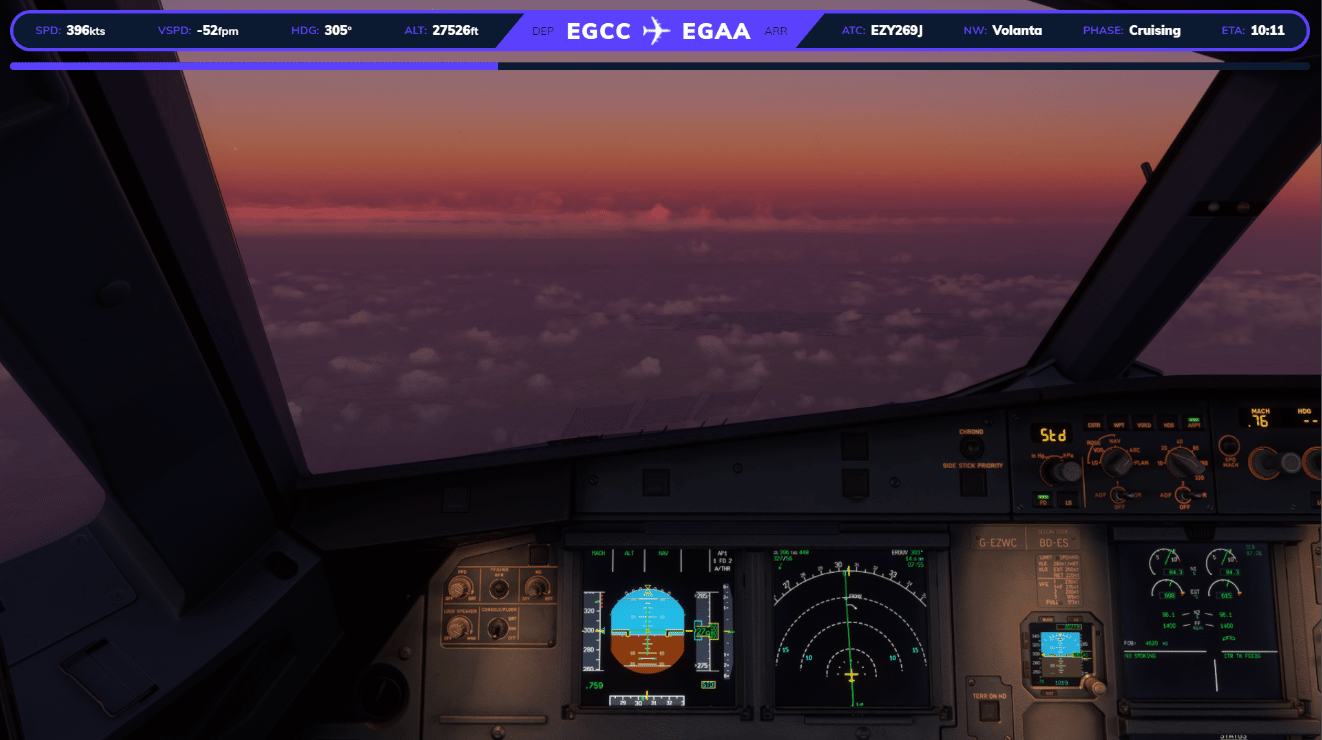Enable the LS button

(1068, 501)
